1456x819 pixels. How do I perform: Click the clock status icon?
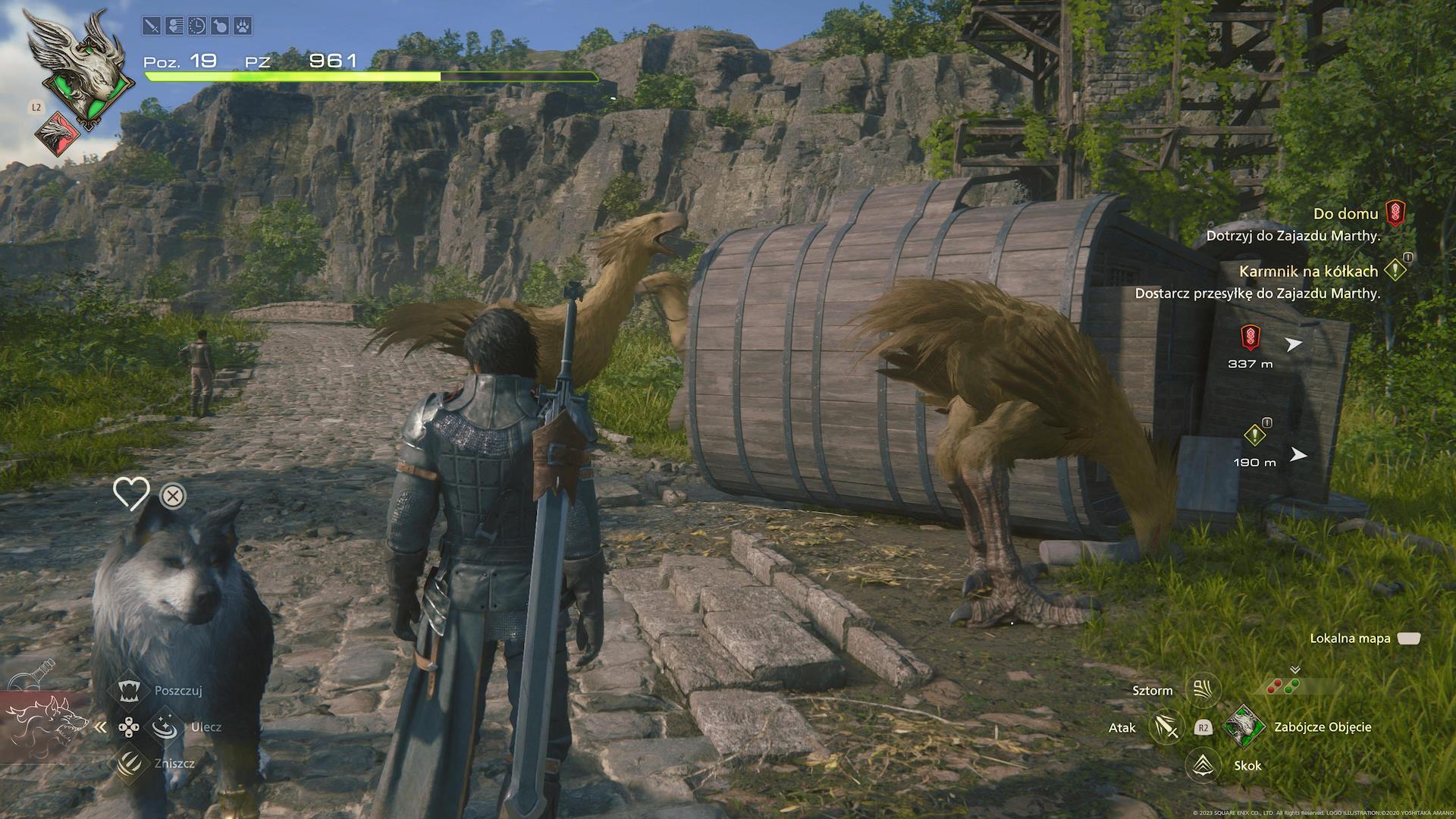(196, 27)
